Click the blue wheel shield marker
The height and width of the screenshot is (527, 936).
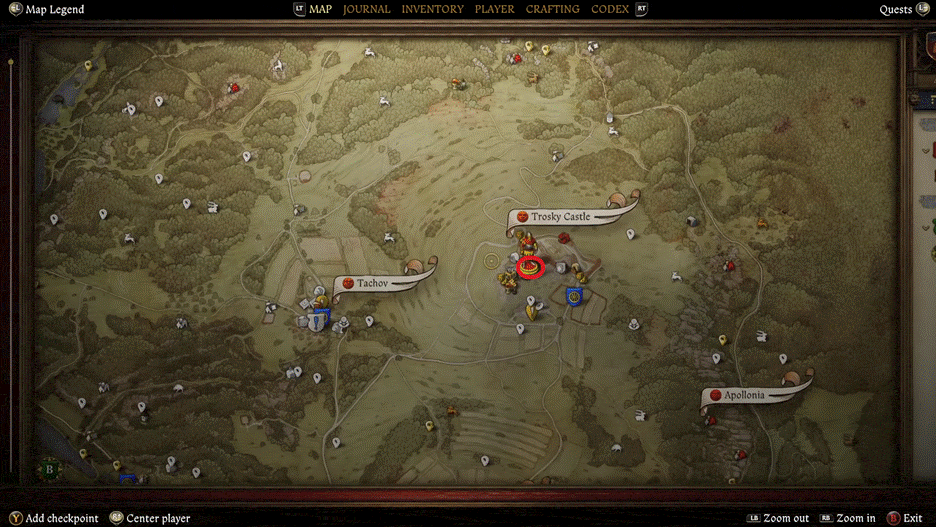tap(574, 296)
